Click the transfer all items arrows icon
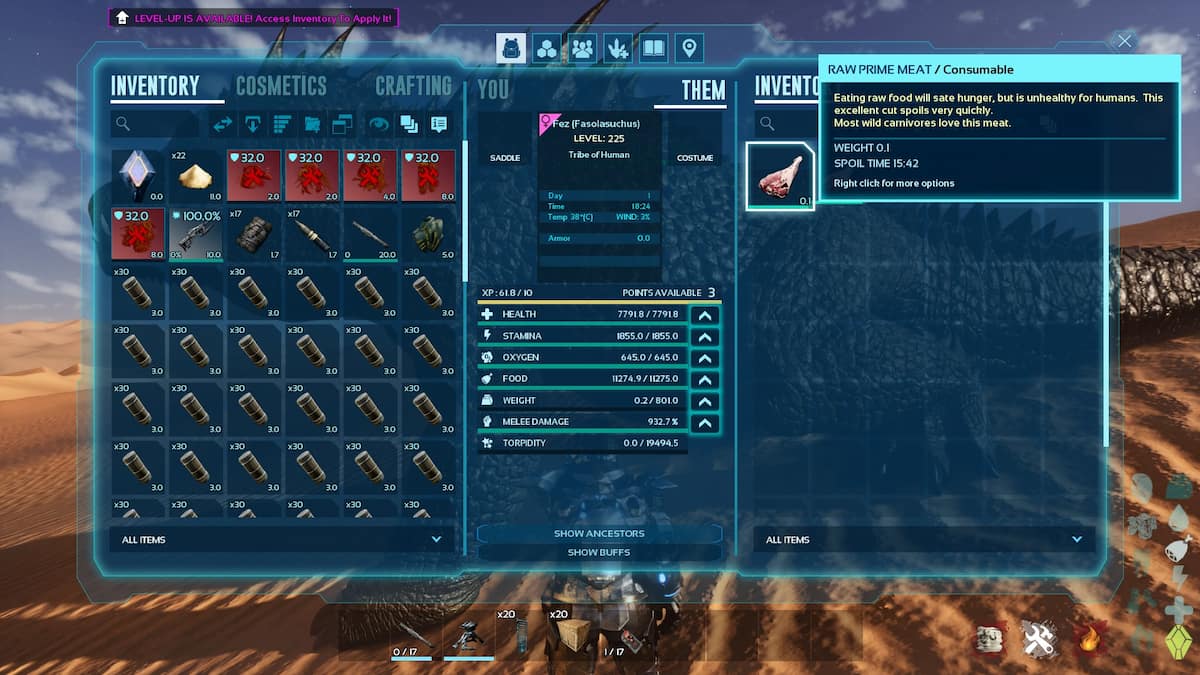The height and width of the screenshot is (675, 1200). pos(223,124)
